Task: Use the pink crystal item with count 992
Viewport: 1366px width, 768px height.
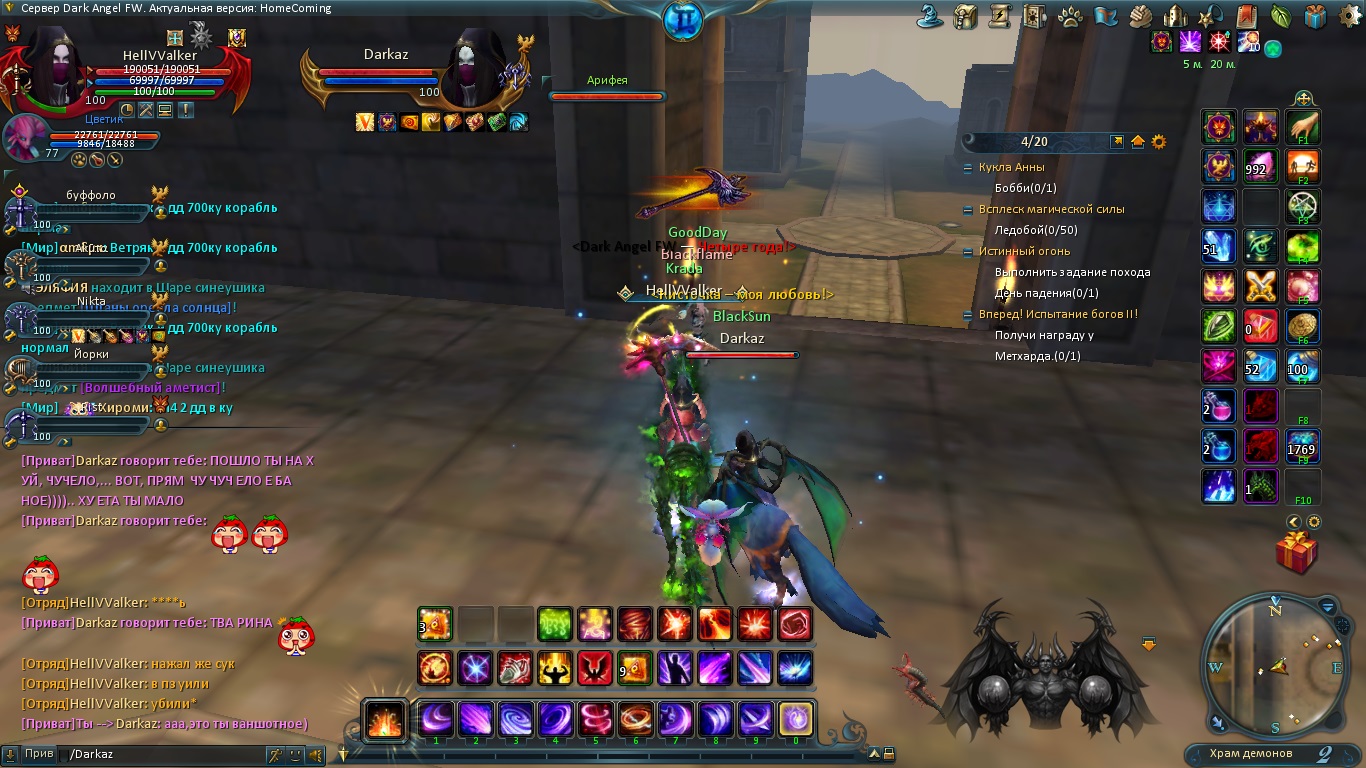Action: point(1260,167)
